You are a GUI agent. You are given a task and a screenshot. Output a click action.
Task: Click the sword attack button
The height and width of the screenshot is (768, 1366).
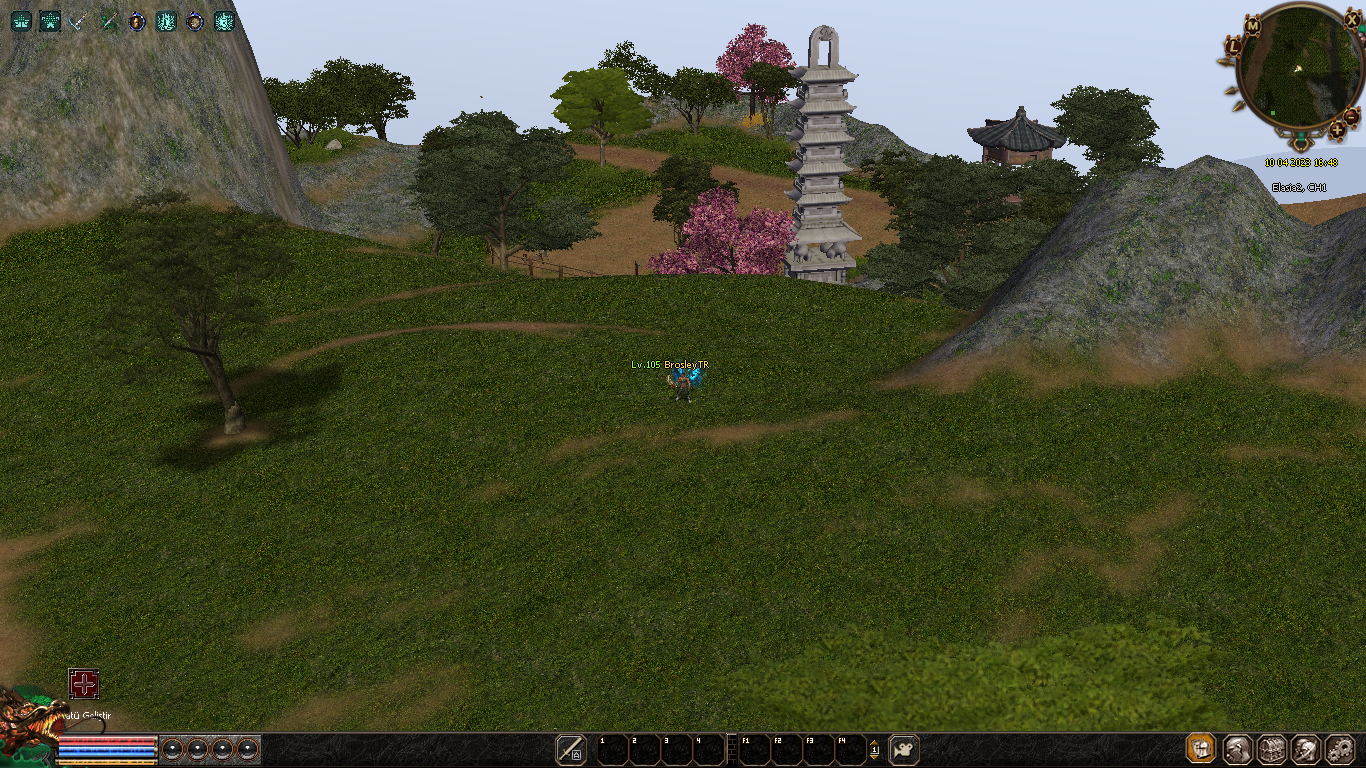[x=571, y=749]
